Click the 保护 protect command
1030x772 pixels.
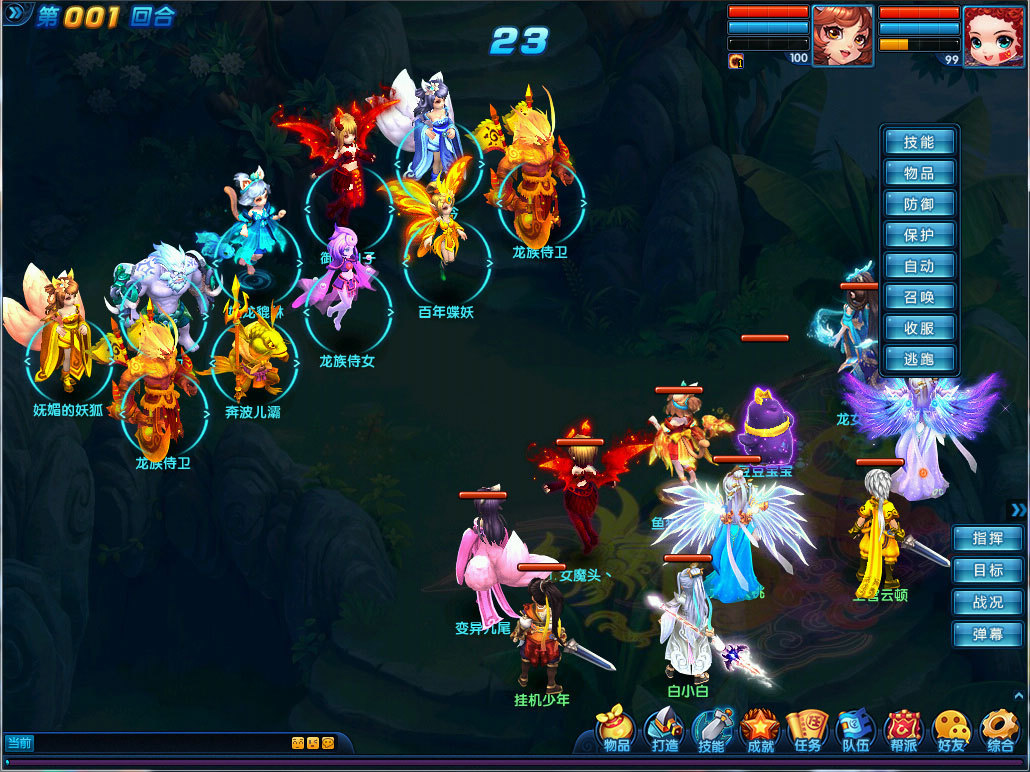919,235
